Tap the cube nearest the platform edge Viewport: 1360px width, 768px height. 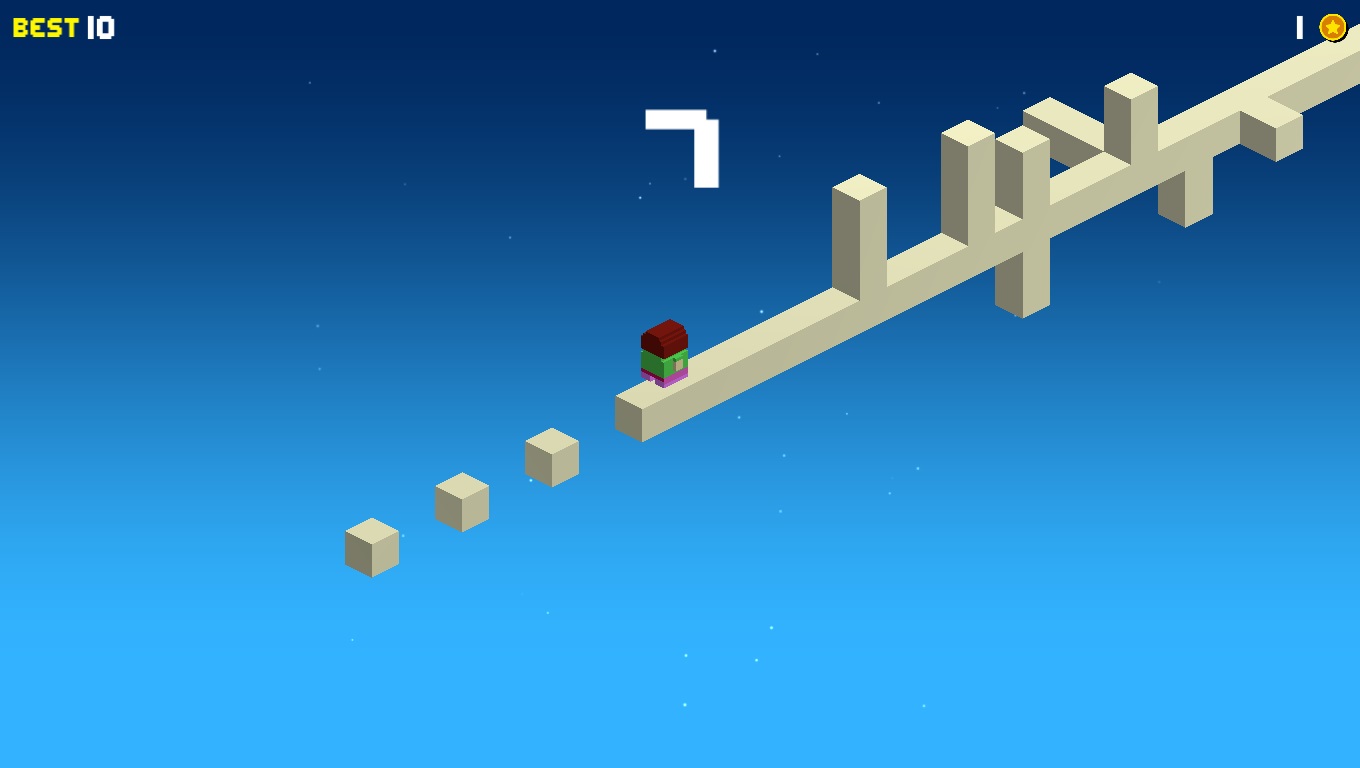[x=551, y=458]
